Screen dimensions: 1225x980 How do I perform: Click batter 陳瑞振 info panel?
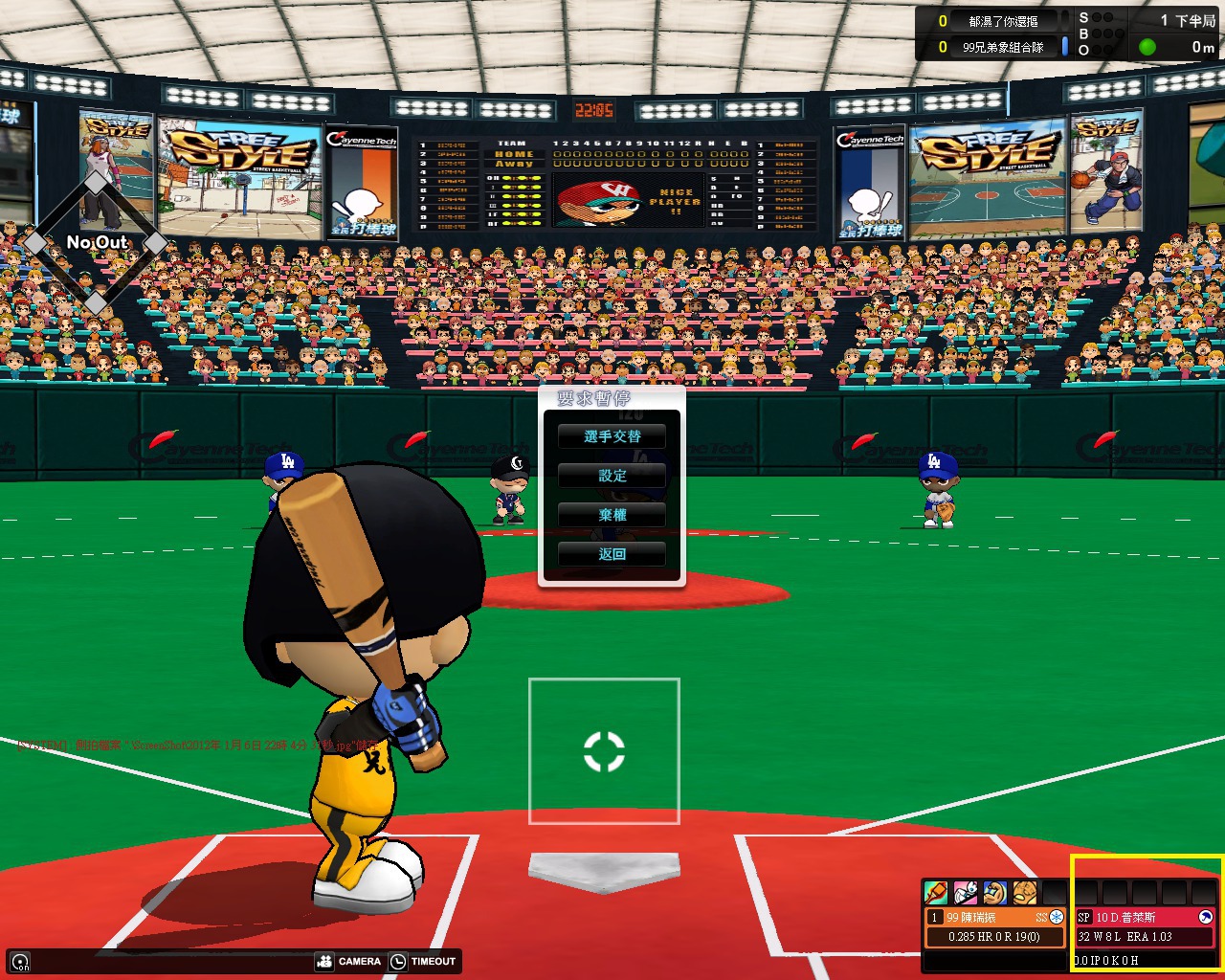coord(994,926)
